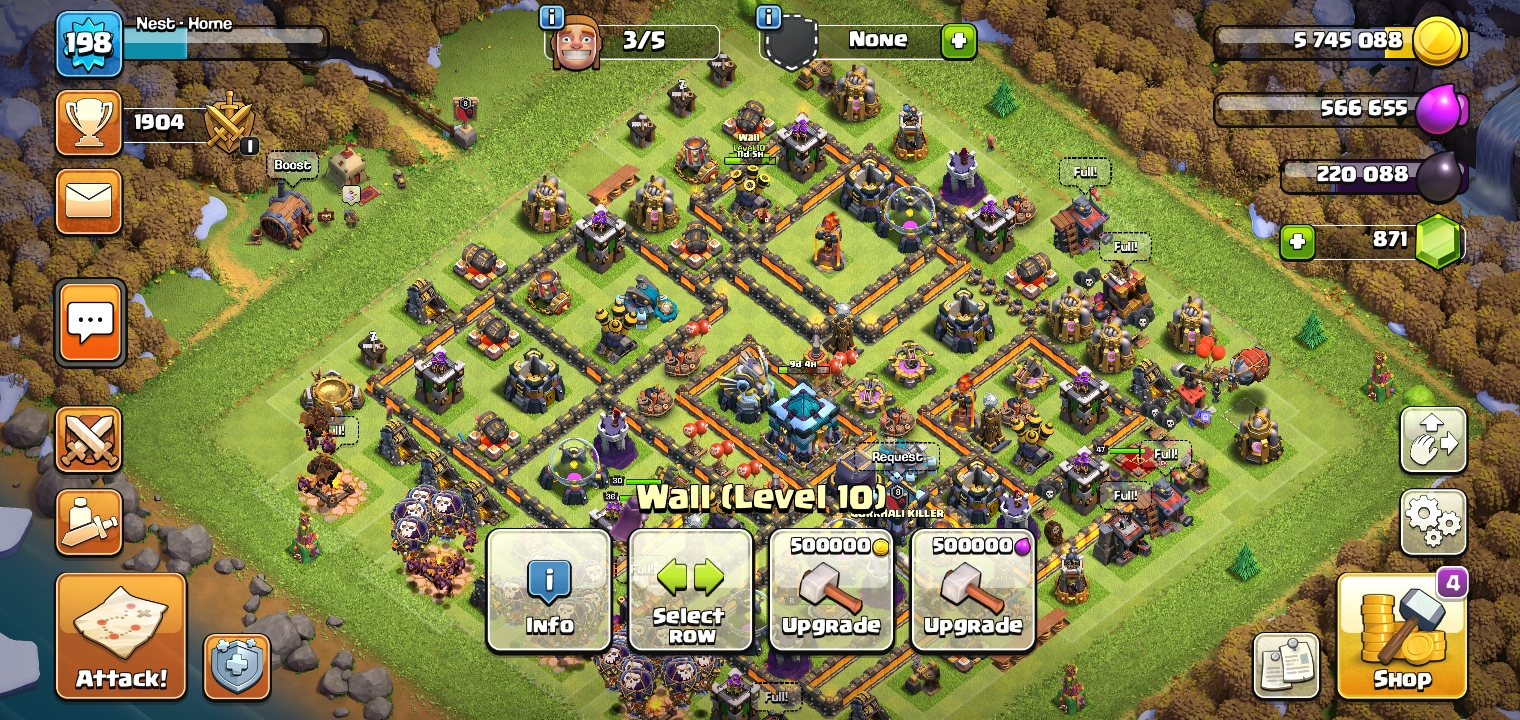Open the in-game mail inbox
The width and height of the screenshot is (1520, 720).
[x=90, y=202]
